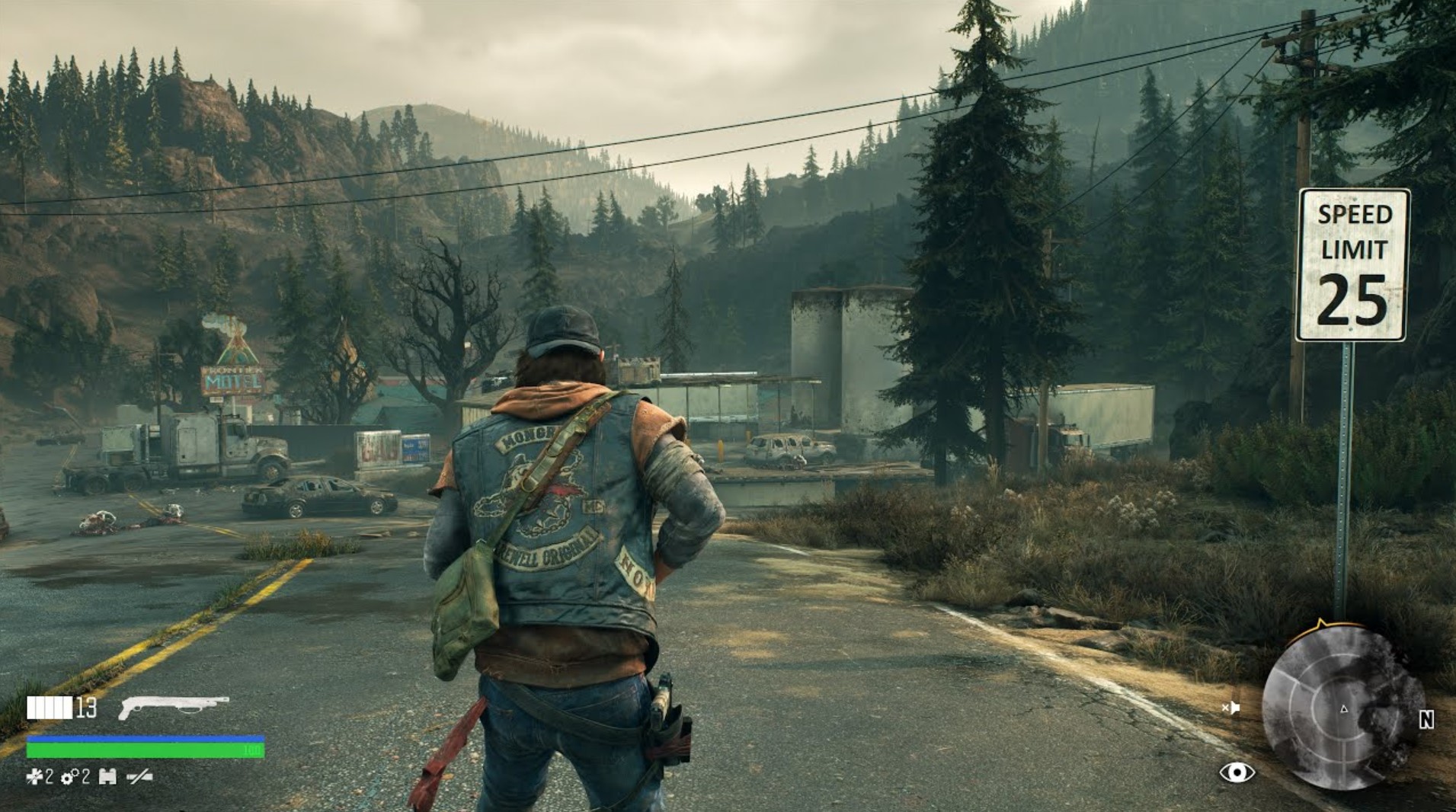Choose the binoculars icon
The width and height of the screenshot is (1456, 812).
point(107,777)
